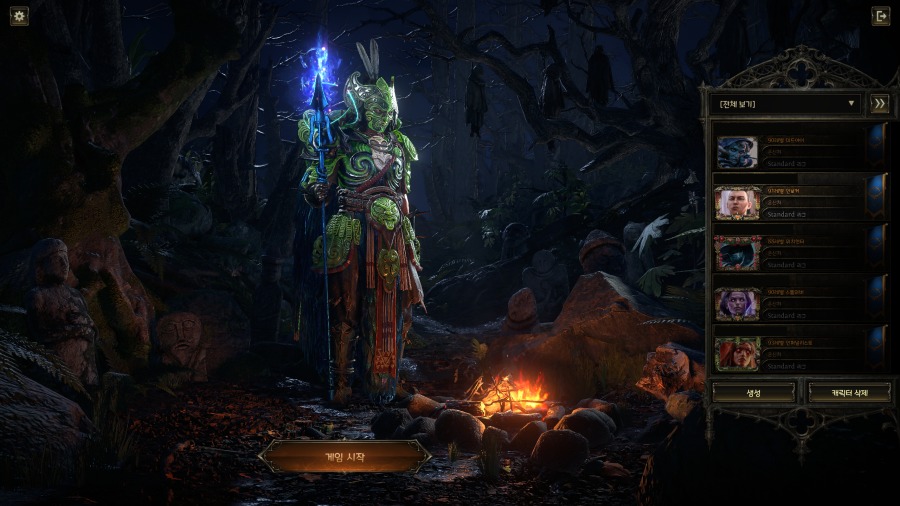Screen dimensions: 900x506
Task: Click the 캐릭터 삭제 delete character button
Action: click(x=847, y=393)
